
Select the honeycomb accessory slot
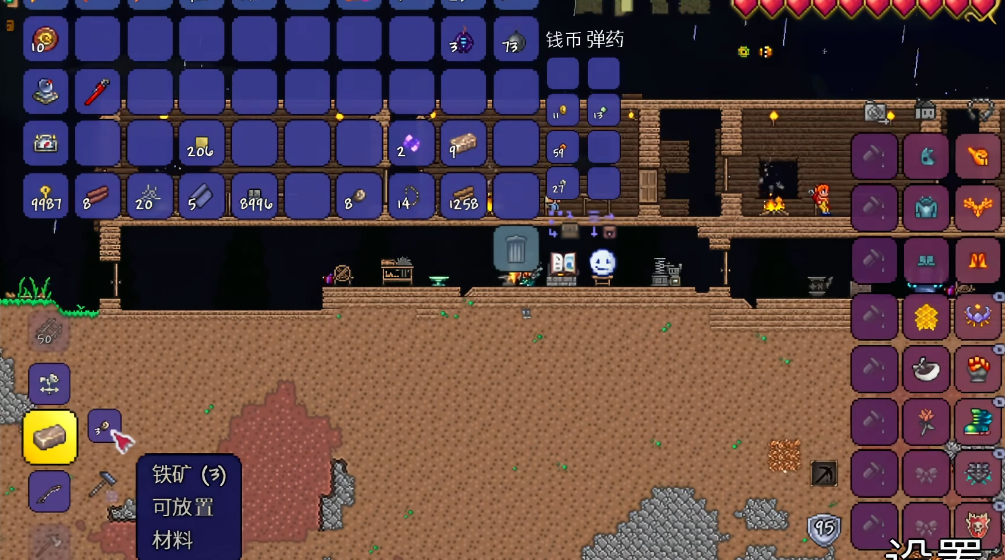pyautogui.click(x=926, y=317)
